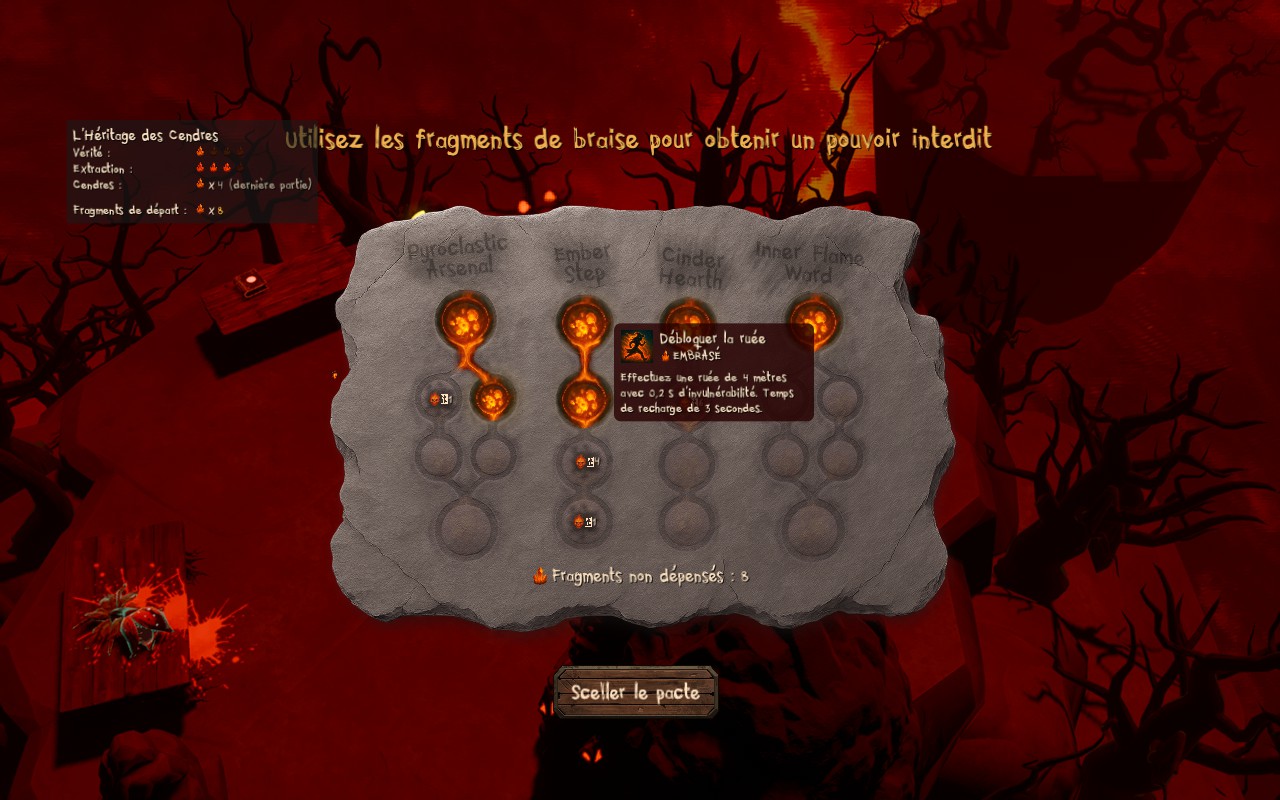Click the "Sceller le pacte" button
Viewport: 1280px width, 800px height.
[x=636, y=692]
